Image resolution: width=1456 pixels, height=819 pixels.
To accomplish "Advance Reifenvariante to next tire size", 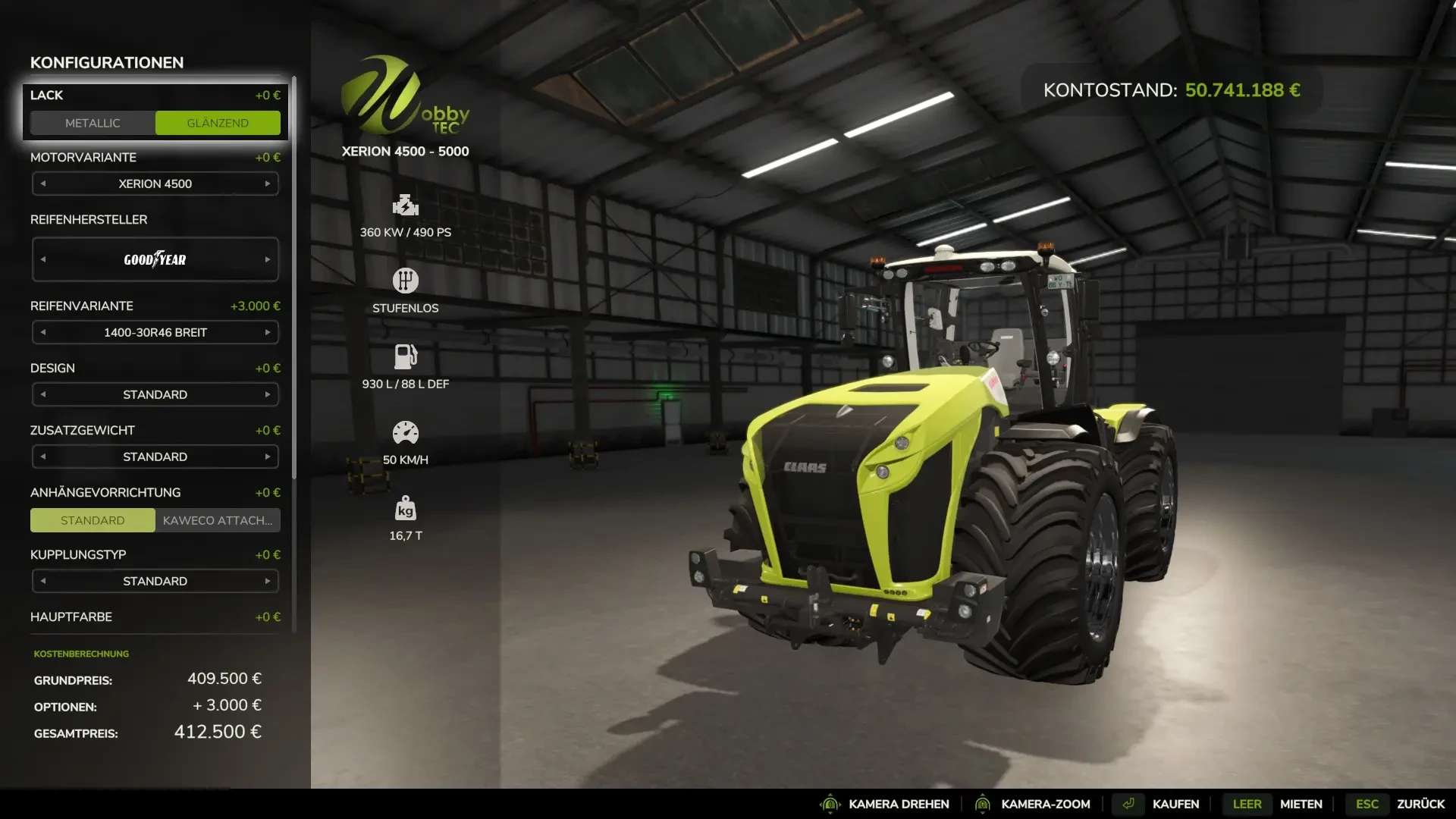I will click(x=268, y=332).
